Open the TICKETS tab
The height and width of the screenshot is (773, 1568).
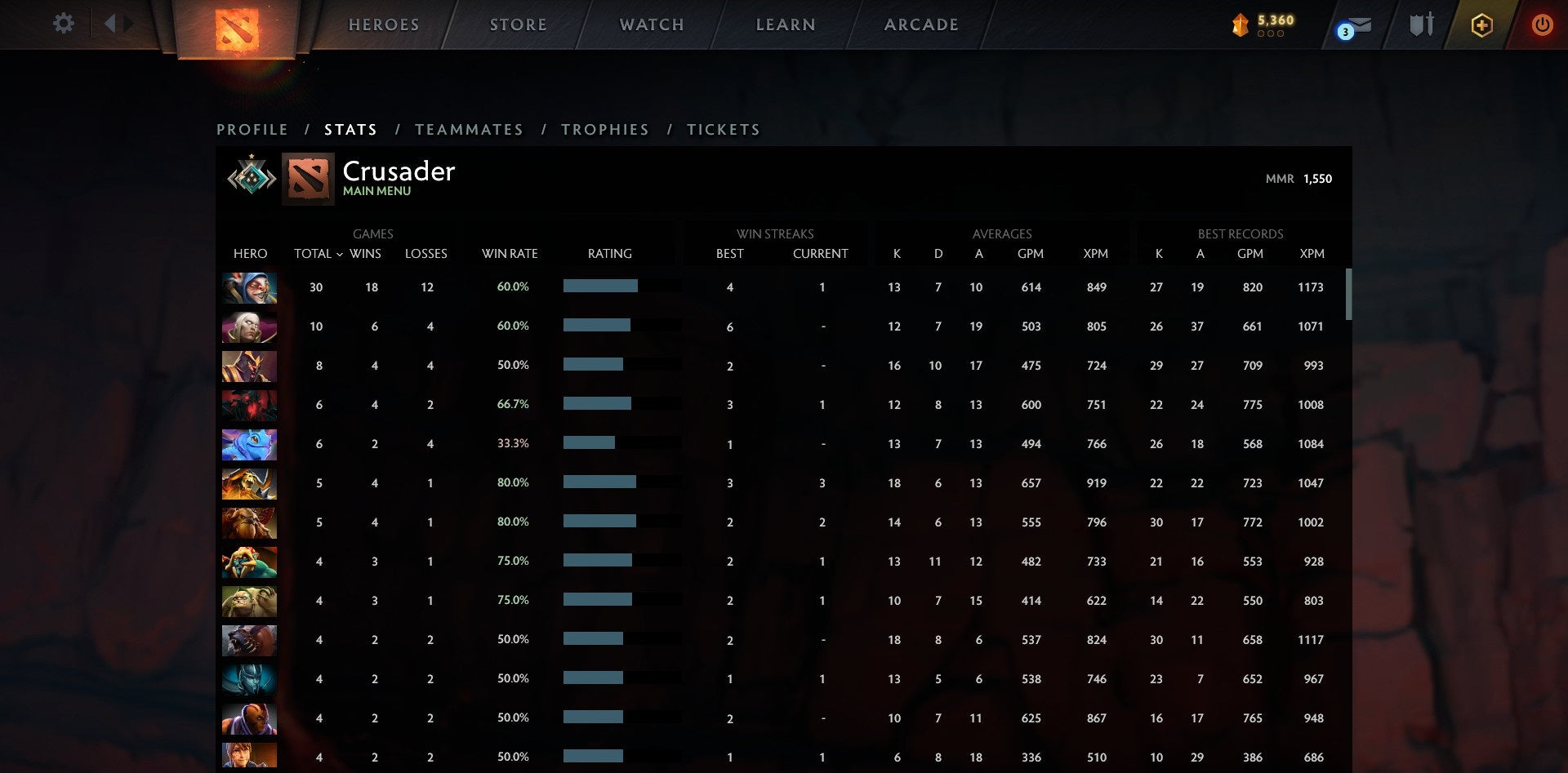724,129
